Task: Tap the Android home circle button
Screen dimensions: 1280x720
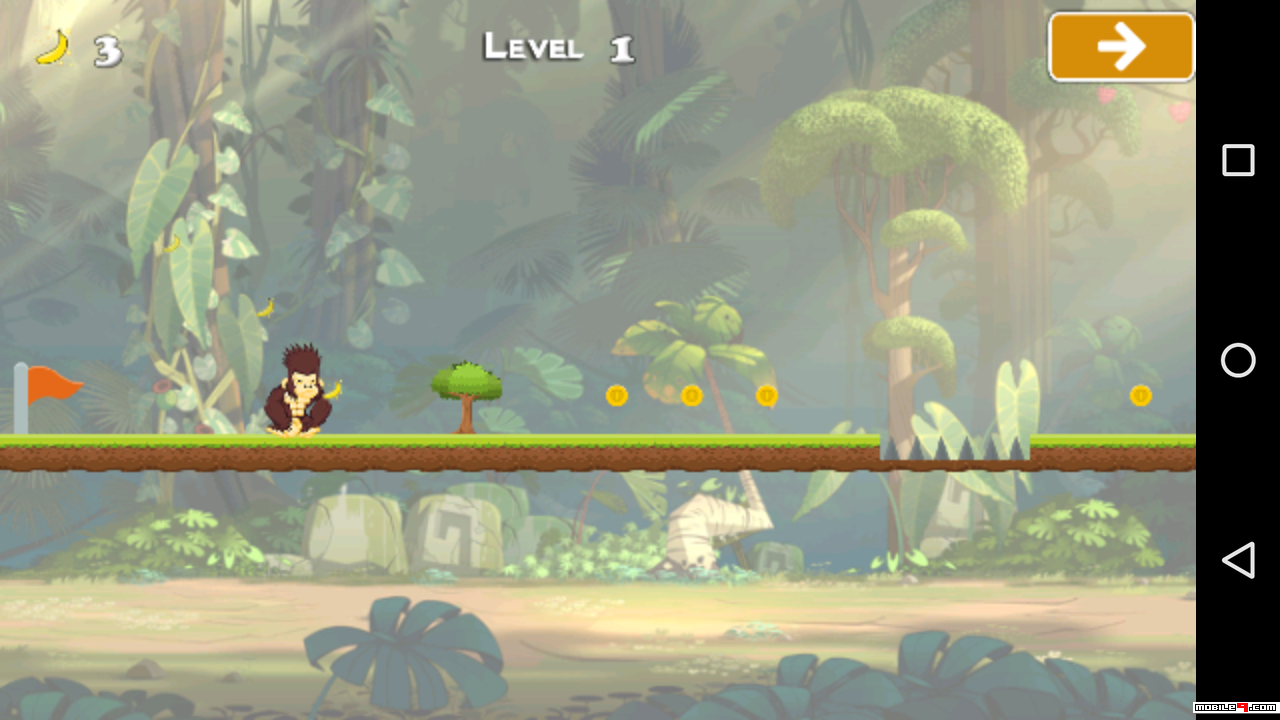Action: (1238, 360)
